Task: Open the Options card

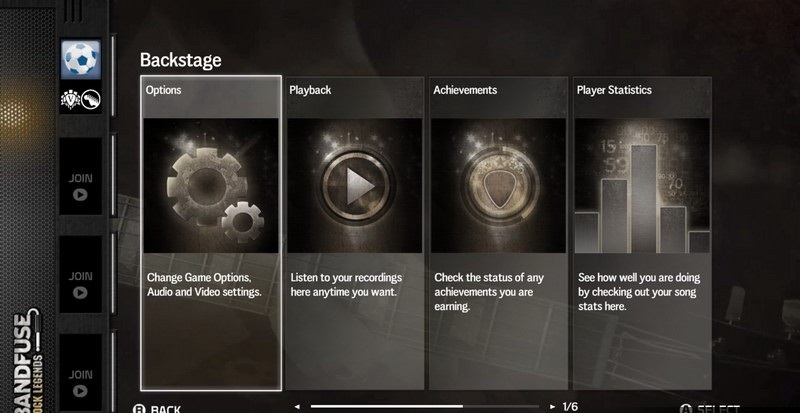Action: click(210, 232)
